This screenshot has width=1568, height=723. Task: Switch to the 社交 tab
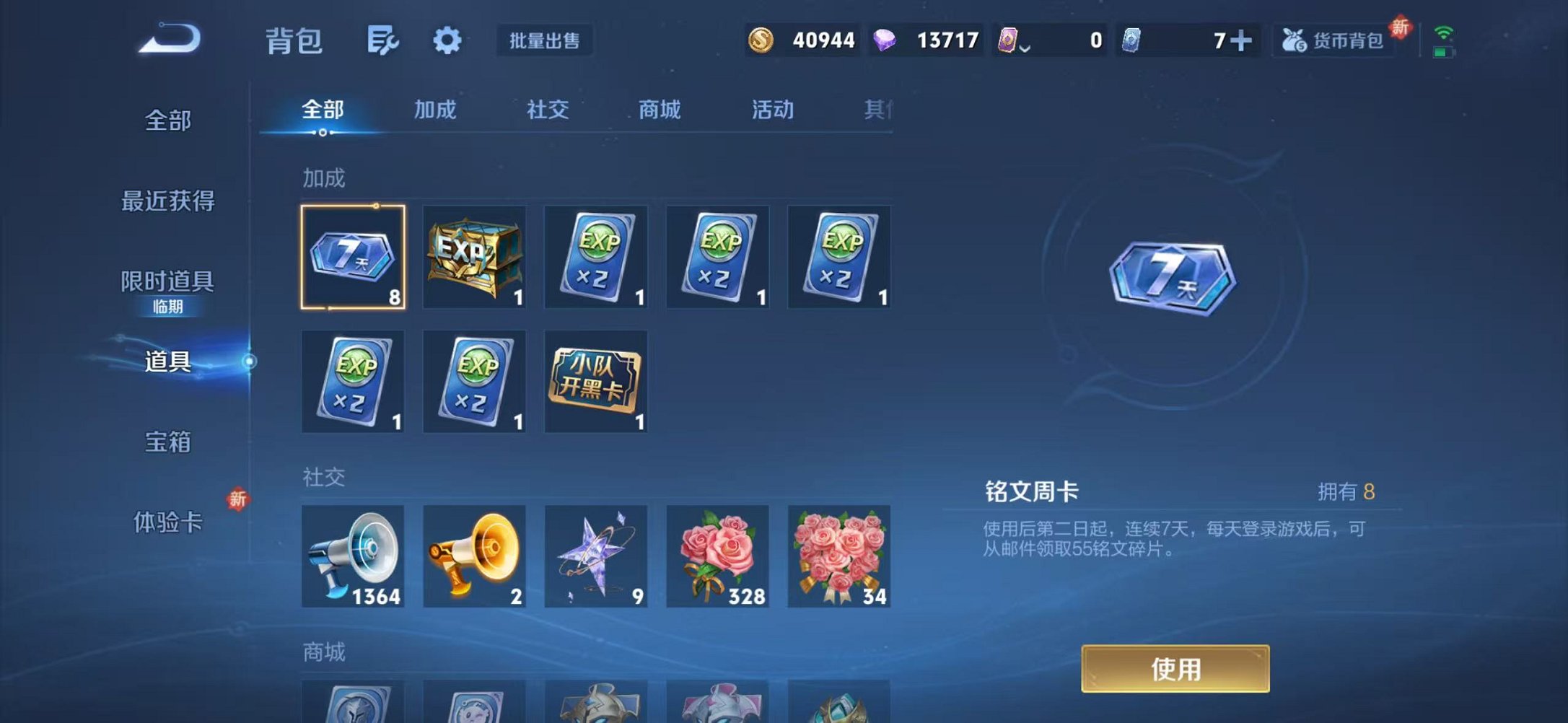(547, 110)
